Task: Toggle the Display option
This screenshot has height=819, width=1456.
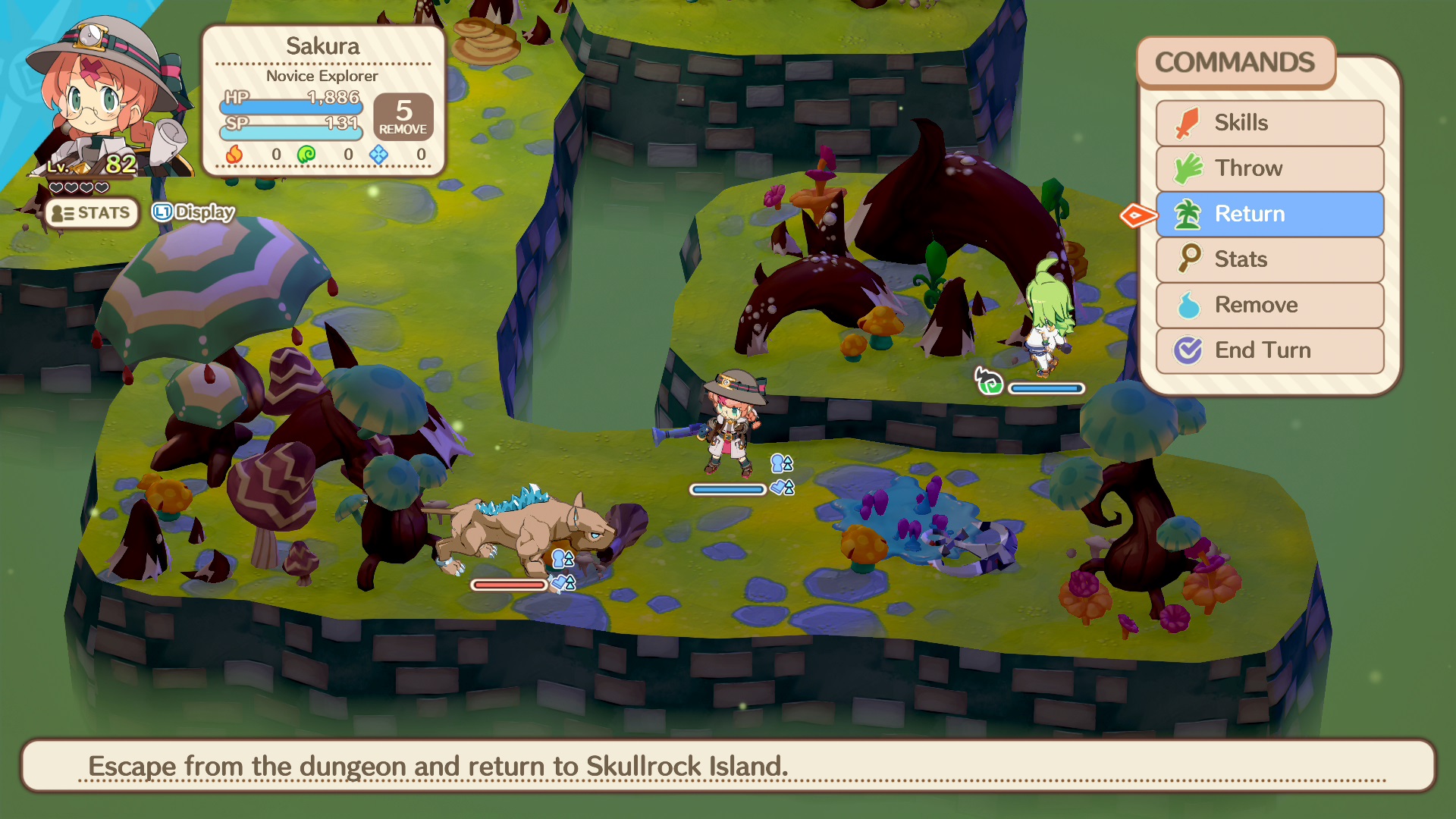Action: click(x=194, y=212)
